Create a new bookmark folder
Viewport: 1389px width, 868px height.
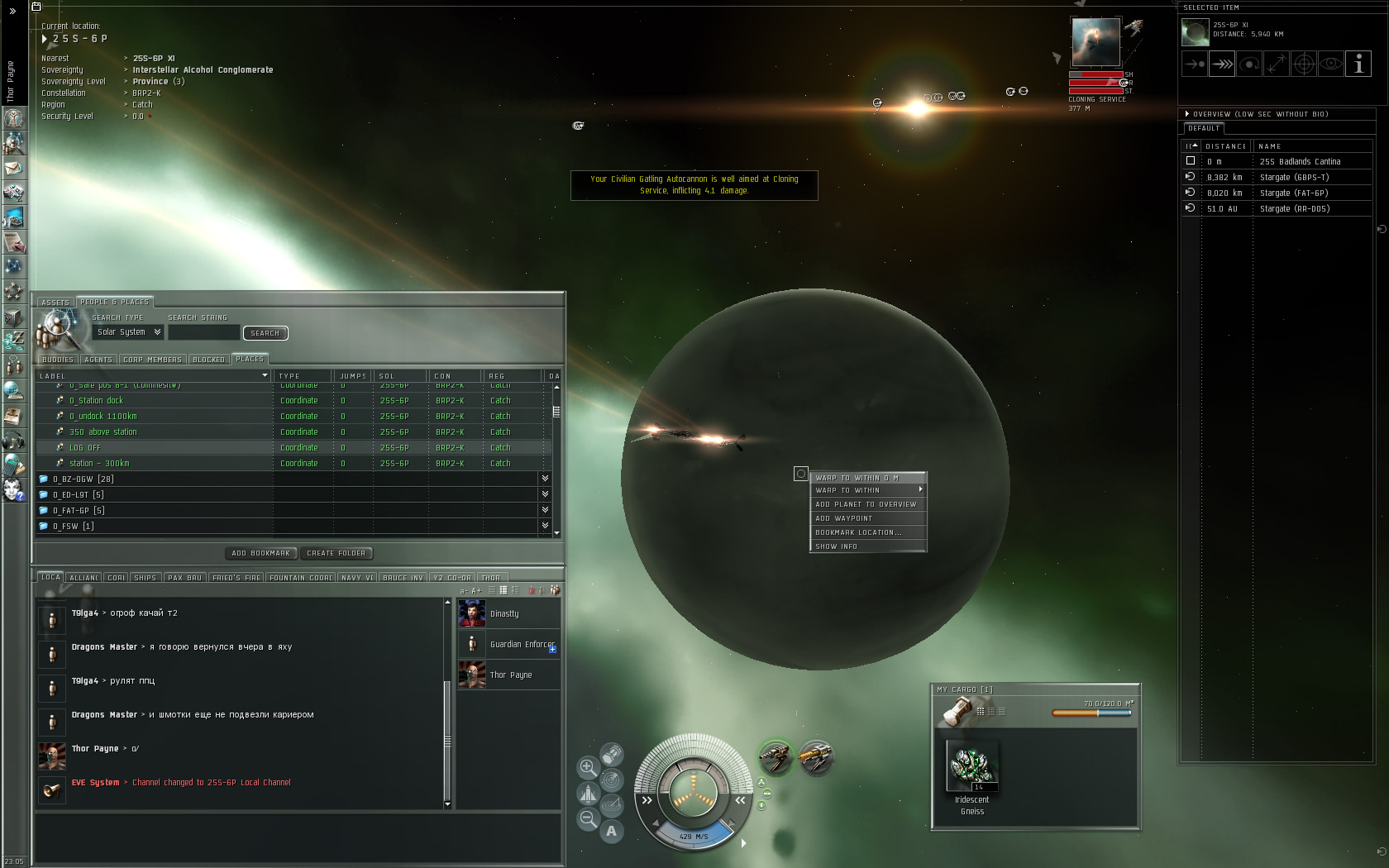click(337, 553)
